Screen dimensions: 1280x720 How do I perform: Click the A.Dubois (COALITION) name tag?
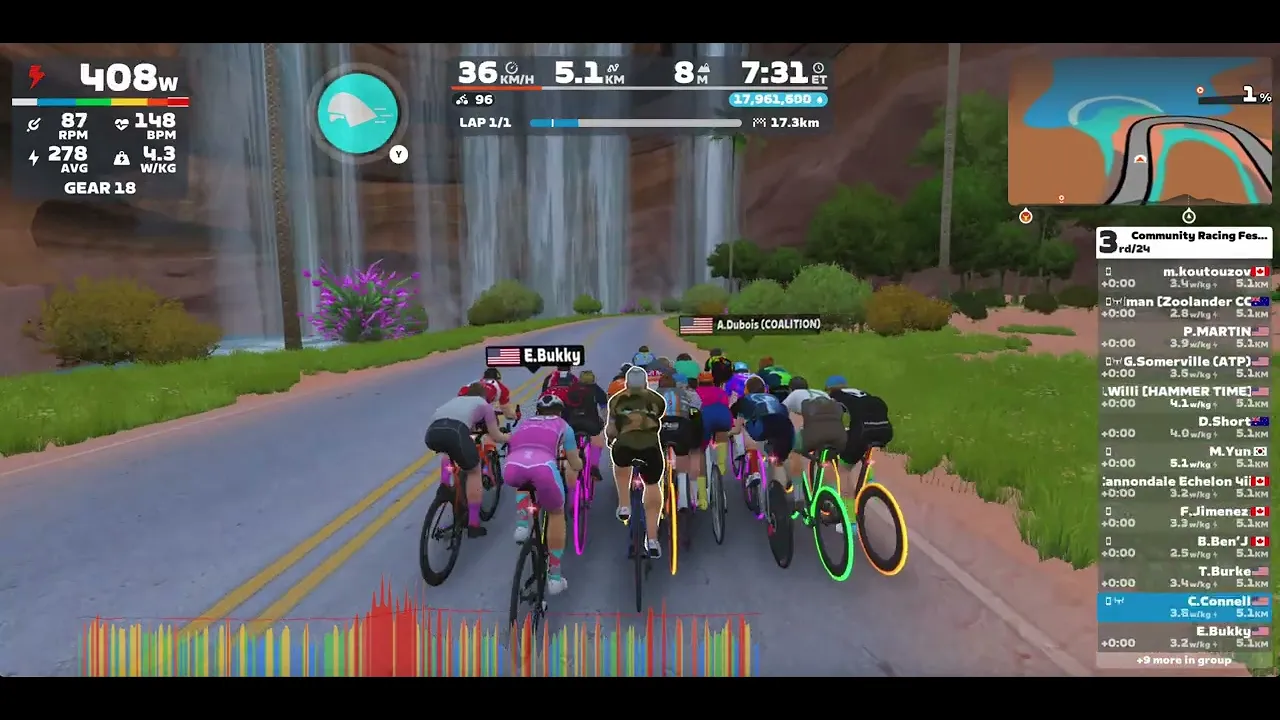click(x=751, y=325)
